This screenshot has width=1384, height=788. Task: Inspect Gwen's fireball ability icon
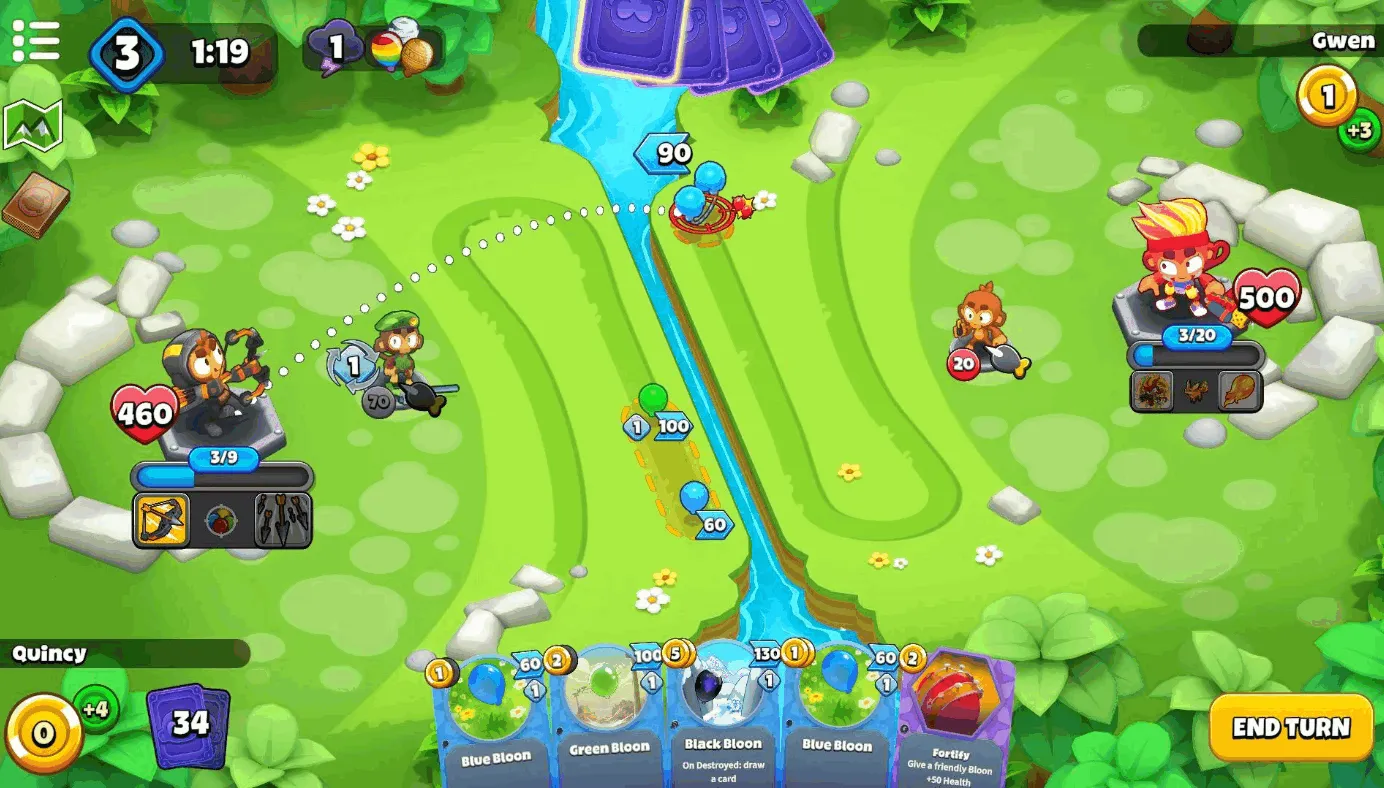point(1240,391)
